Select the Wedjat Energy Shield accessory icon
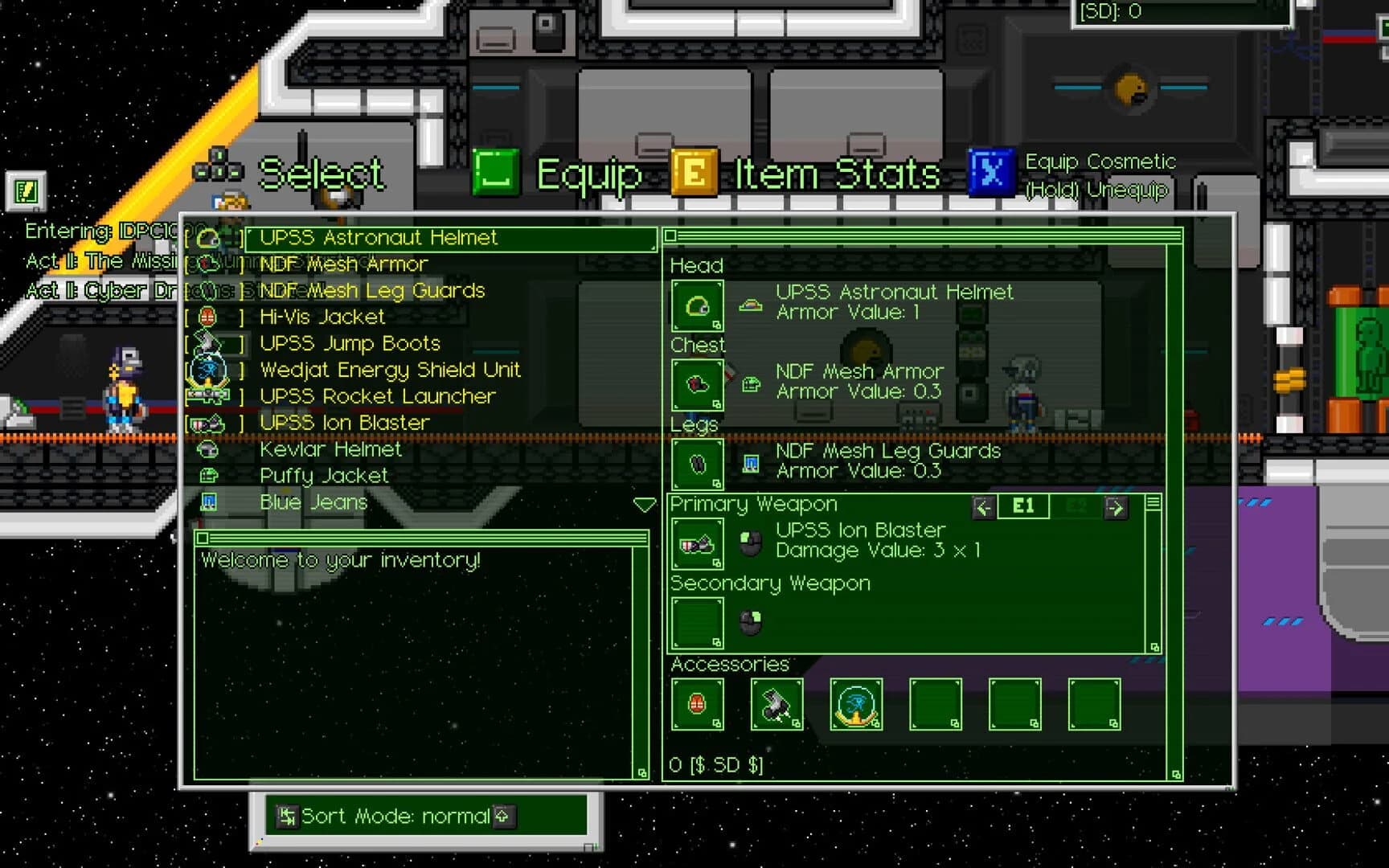1389x868 pixels. pos(855,706)
